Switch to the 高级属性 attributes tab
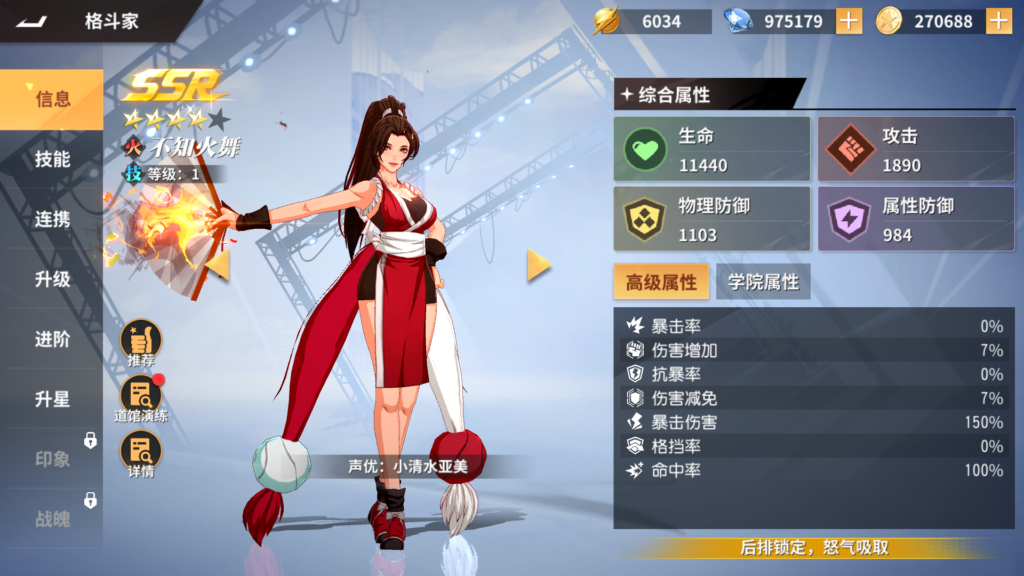The height and width of the screenshot is (576, 1024). 661,282
